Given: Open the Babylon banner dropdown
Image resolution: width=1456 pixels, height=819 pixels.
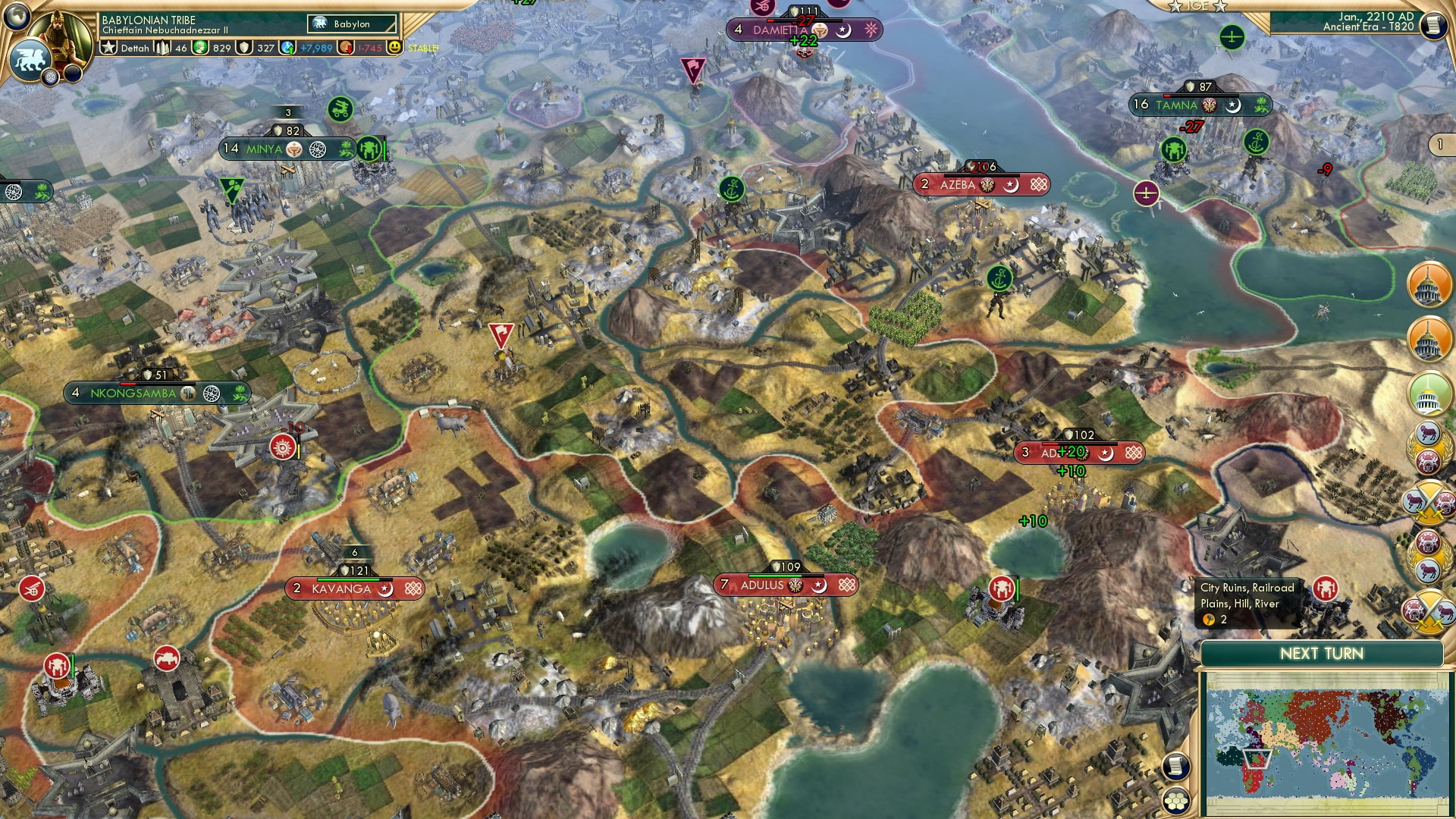Looking at the screenshot, I should [x=353, y=24].
